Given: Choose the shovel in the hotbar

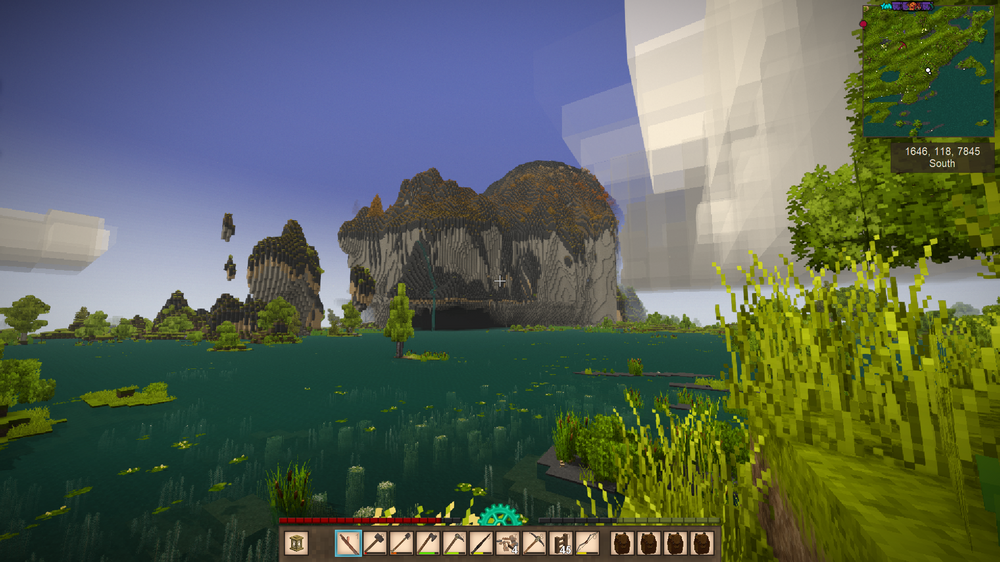Looking at the screenshot, I should (402, 543).
